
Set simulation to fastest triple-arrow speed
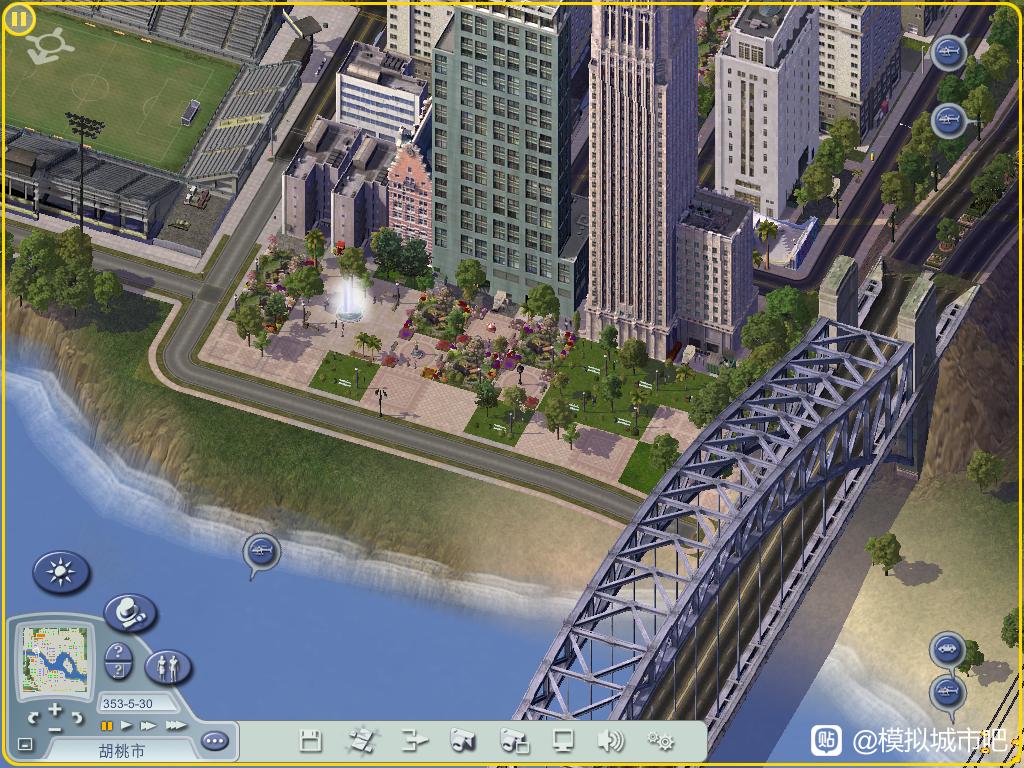point(175,725)
